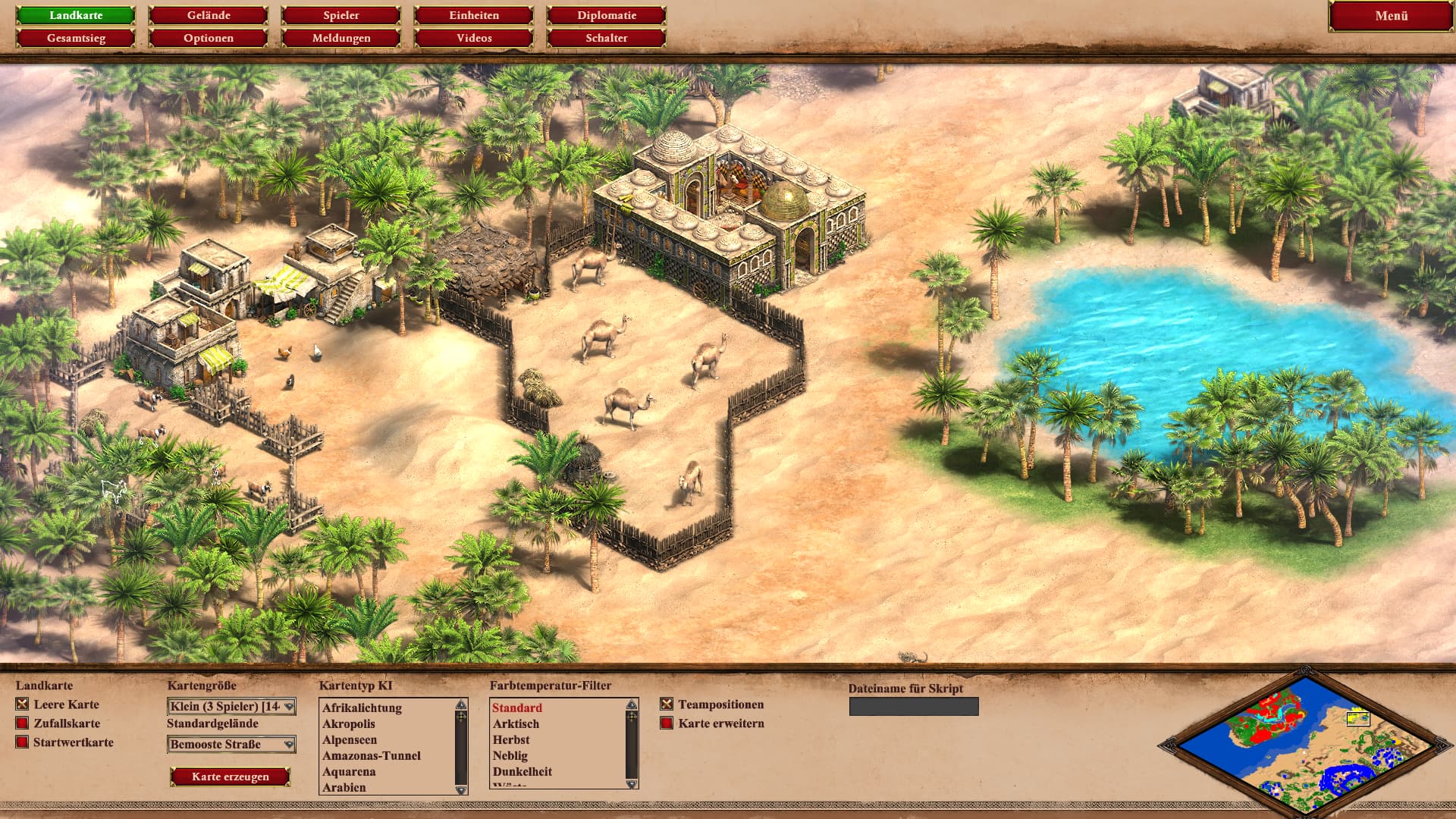Switch to the Meldungen tab
This screenshot has height=819, width=1456.
pos(341,38)
